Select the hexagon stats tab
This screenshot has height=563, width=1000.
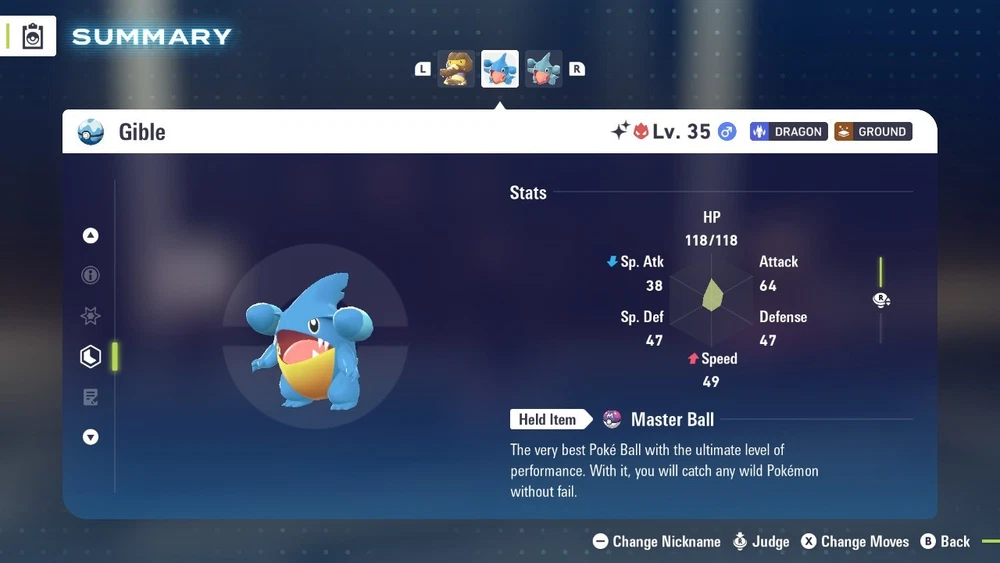click(x=91, y=356)
